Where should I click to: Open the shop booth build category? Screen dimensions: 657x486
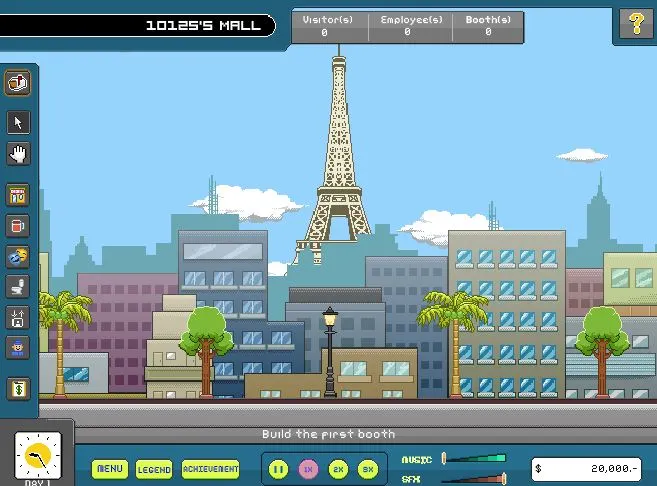point(18,195)
